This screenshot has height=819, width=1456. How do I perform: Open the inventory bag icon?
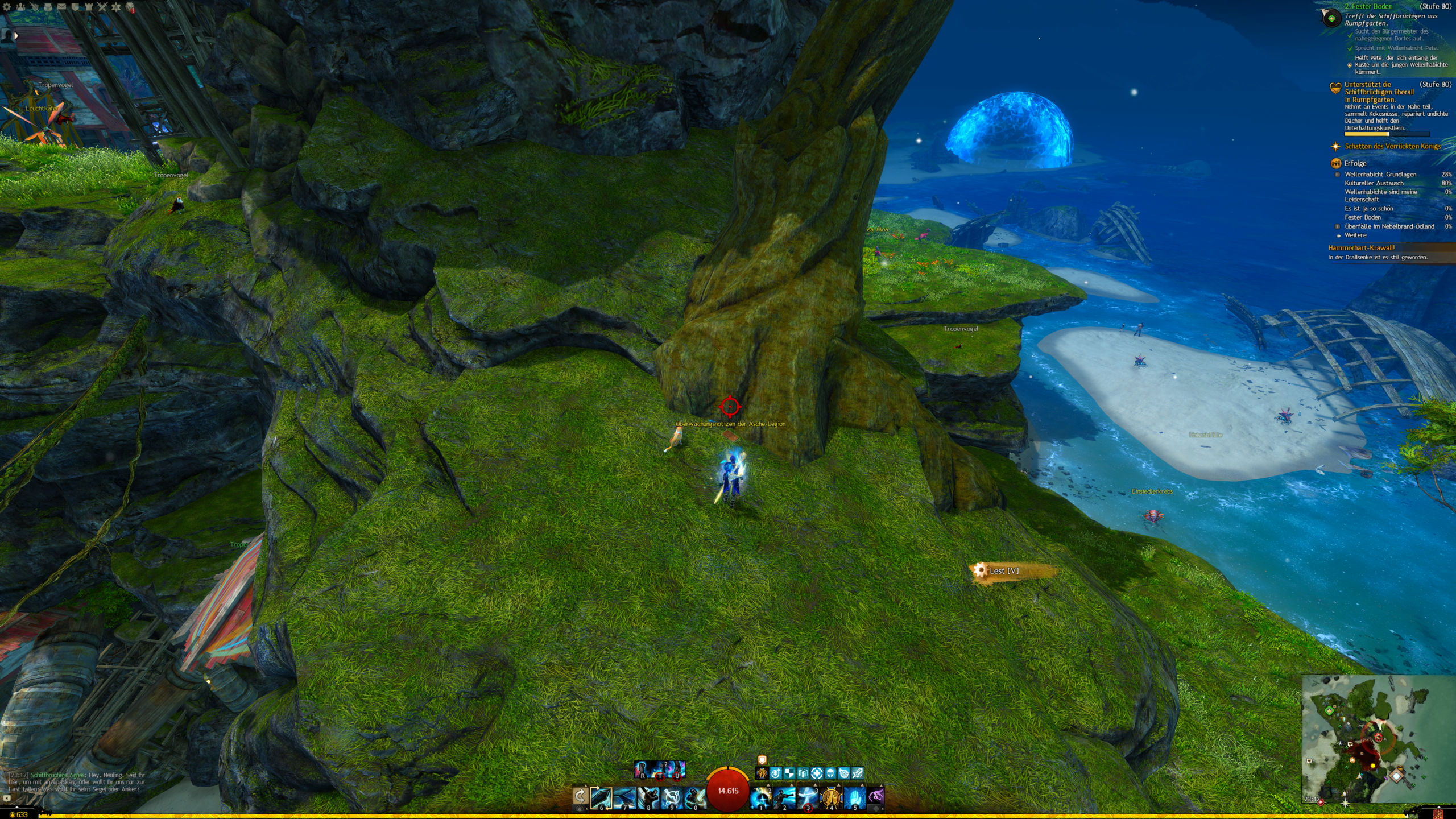[48, 7]
